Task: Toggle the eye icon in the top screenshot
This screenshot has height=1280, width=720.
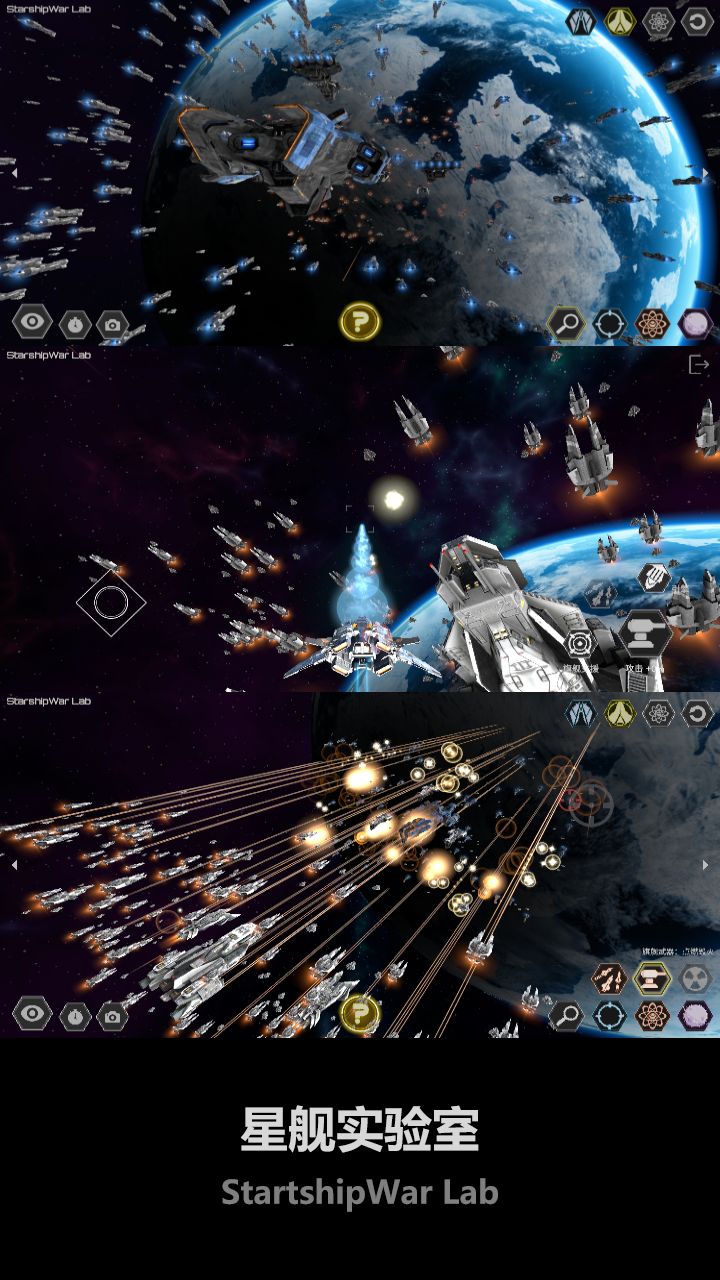Action: [x=32, y=322]
